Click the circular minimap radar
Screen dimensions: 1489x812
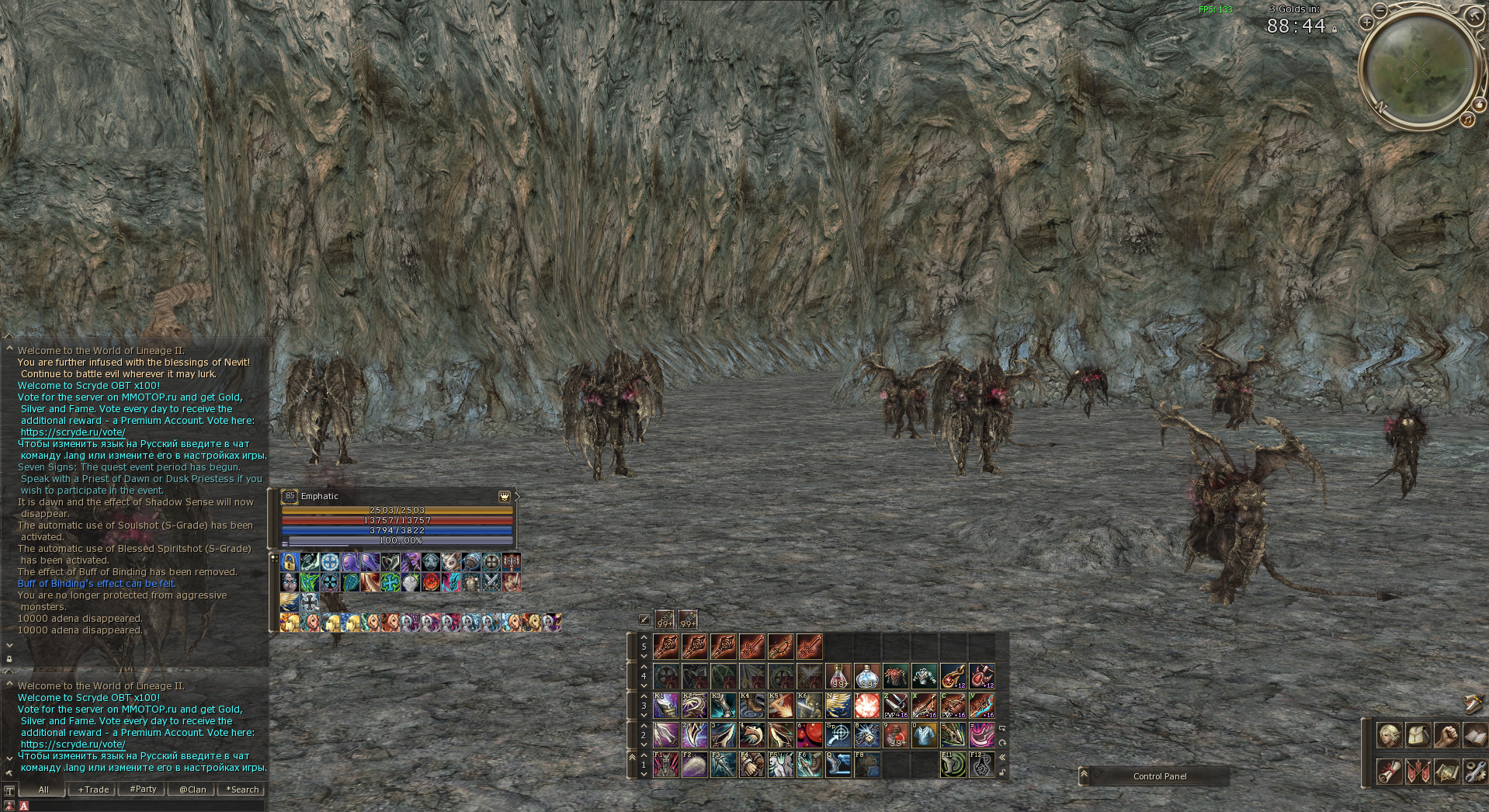point(1419,68)
